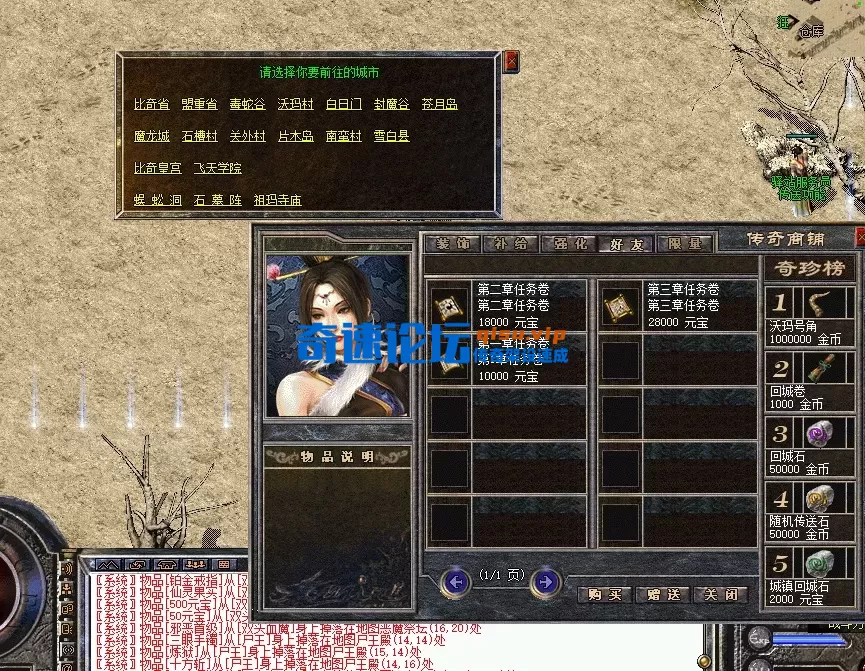This screenshot has height=671, width=865.
Task: Close the shop with 关闭 button
Action: 721,594
